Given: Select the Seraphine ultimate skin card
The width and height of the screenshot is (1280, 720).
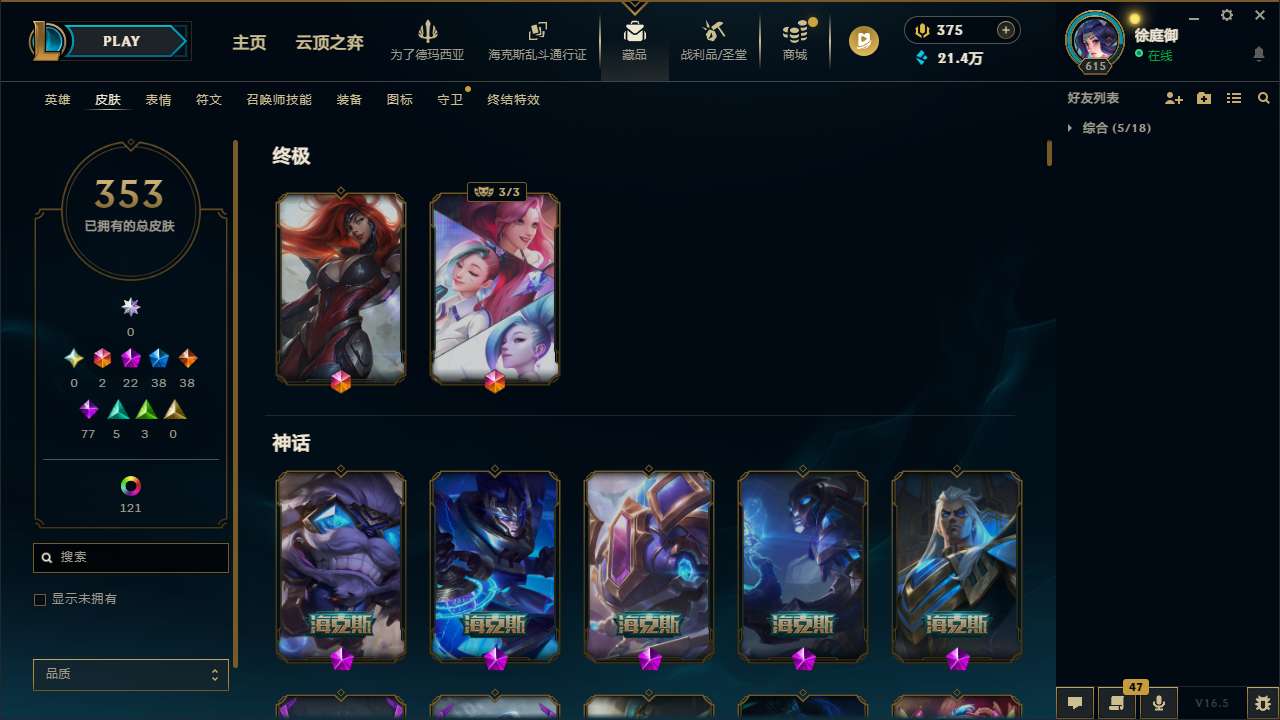Looking at the screenshot, I should coord(494,289).
